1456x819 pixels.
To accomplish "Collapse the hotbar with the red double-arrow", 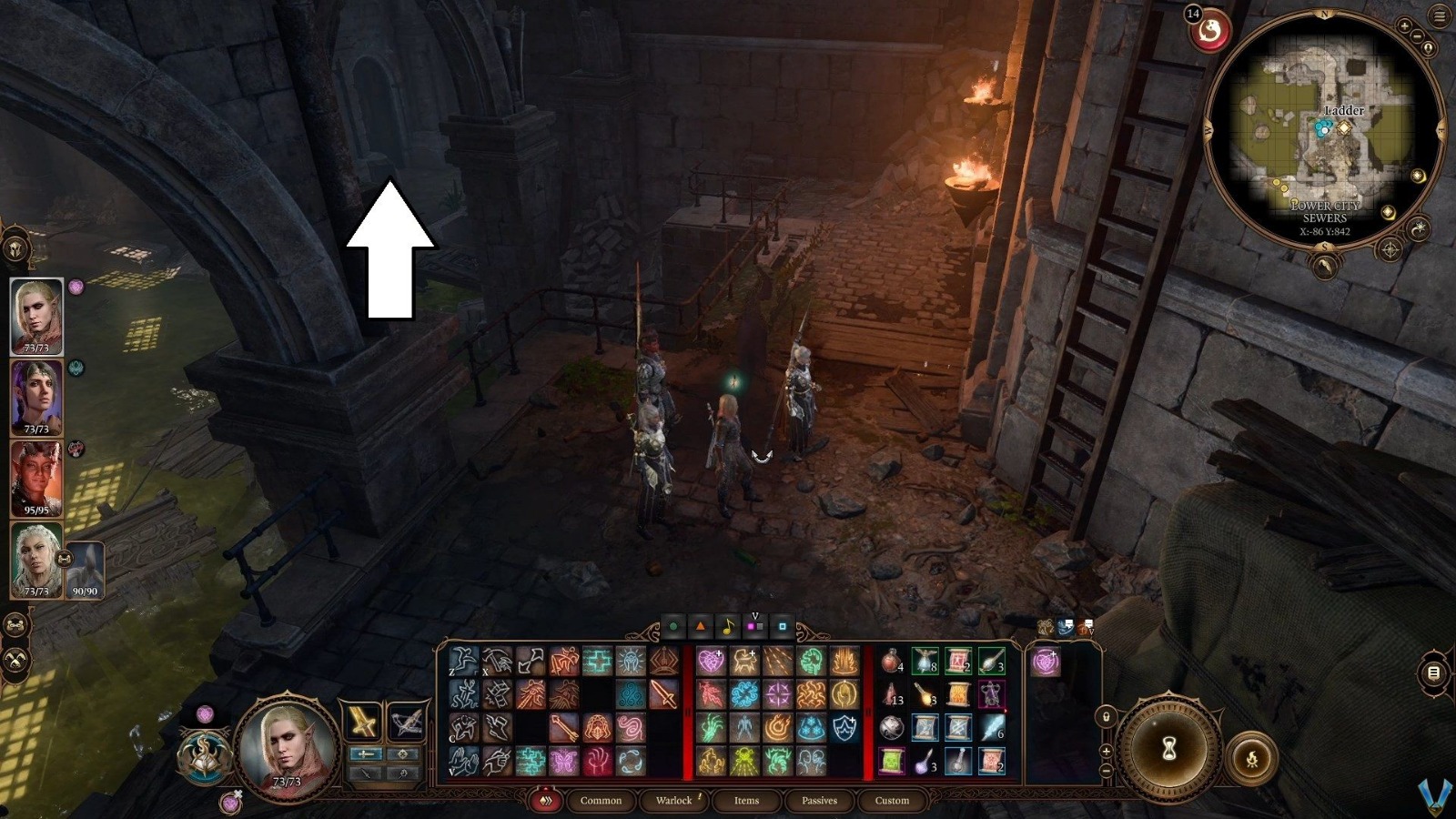I will [546, 800].
